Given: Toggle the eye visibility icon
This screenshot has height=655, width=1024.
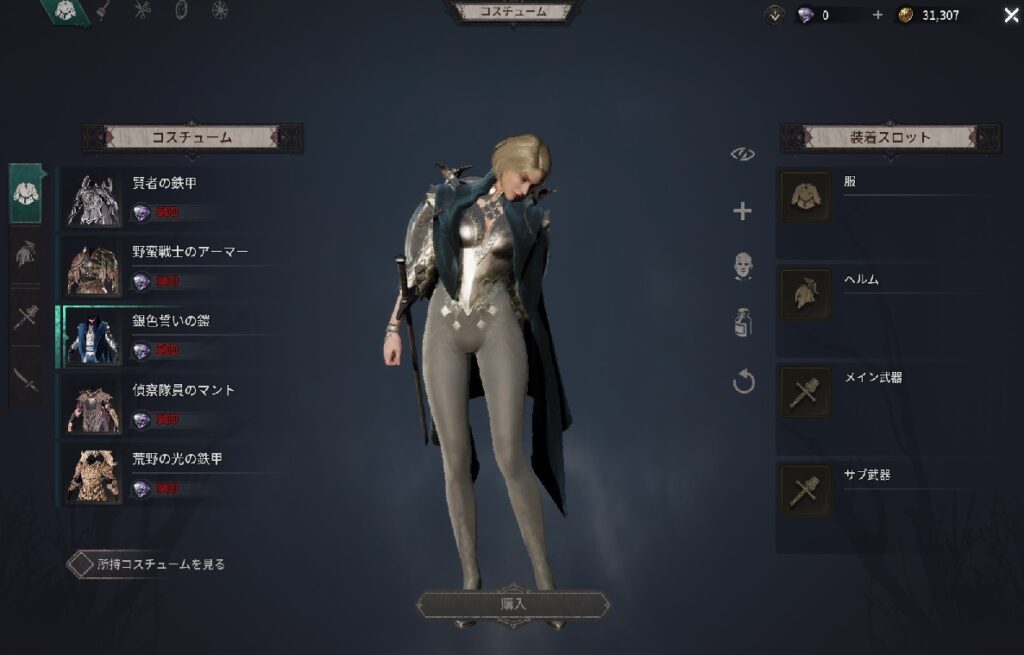Looking at the screenshot, I should point(743,154).
